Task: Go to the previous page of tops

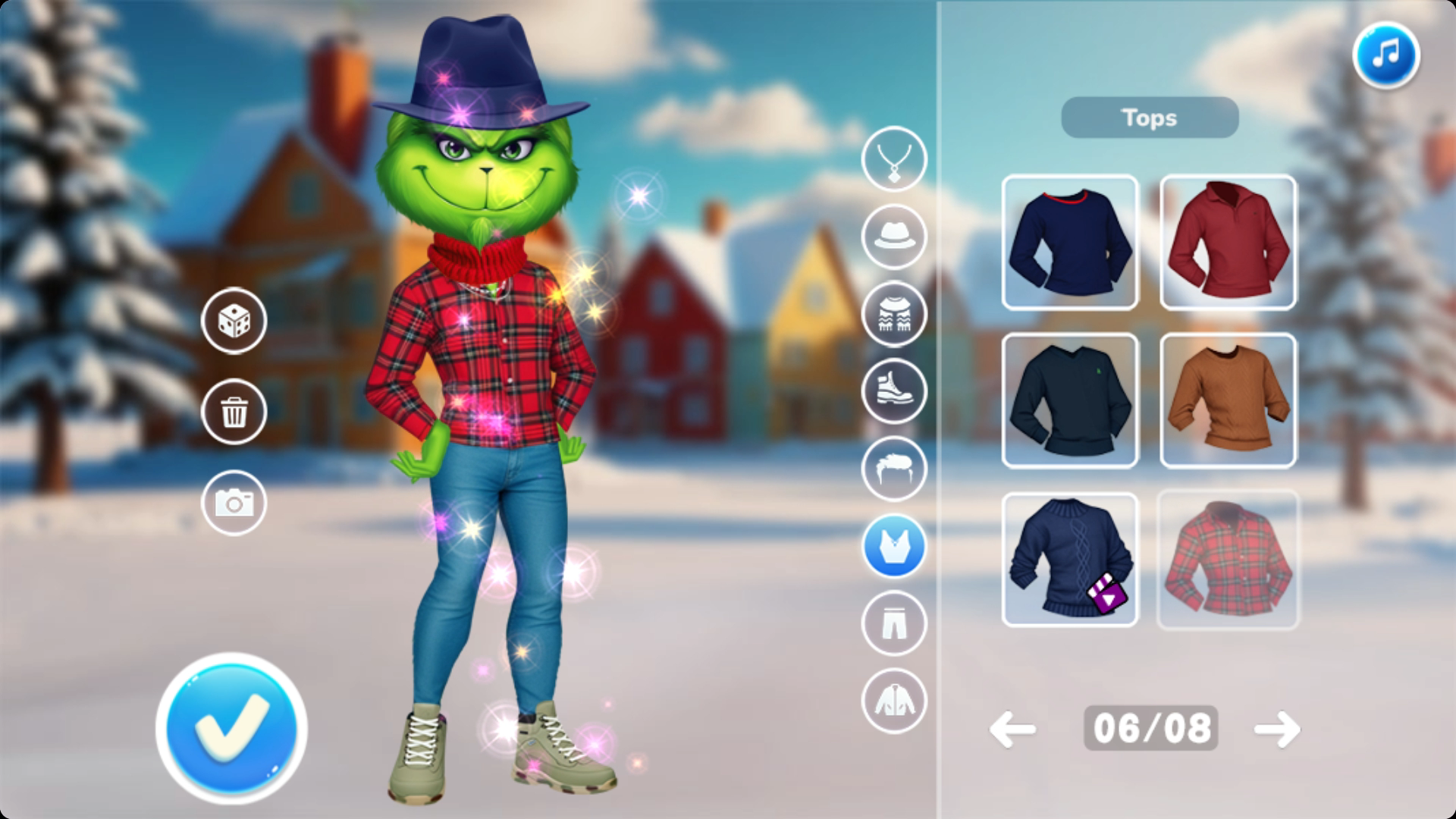Action: [1012, 730]
